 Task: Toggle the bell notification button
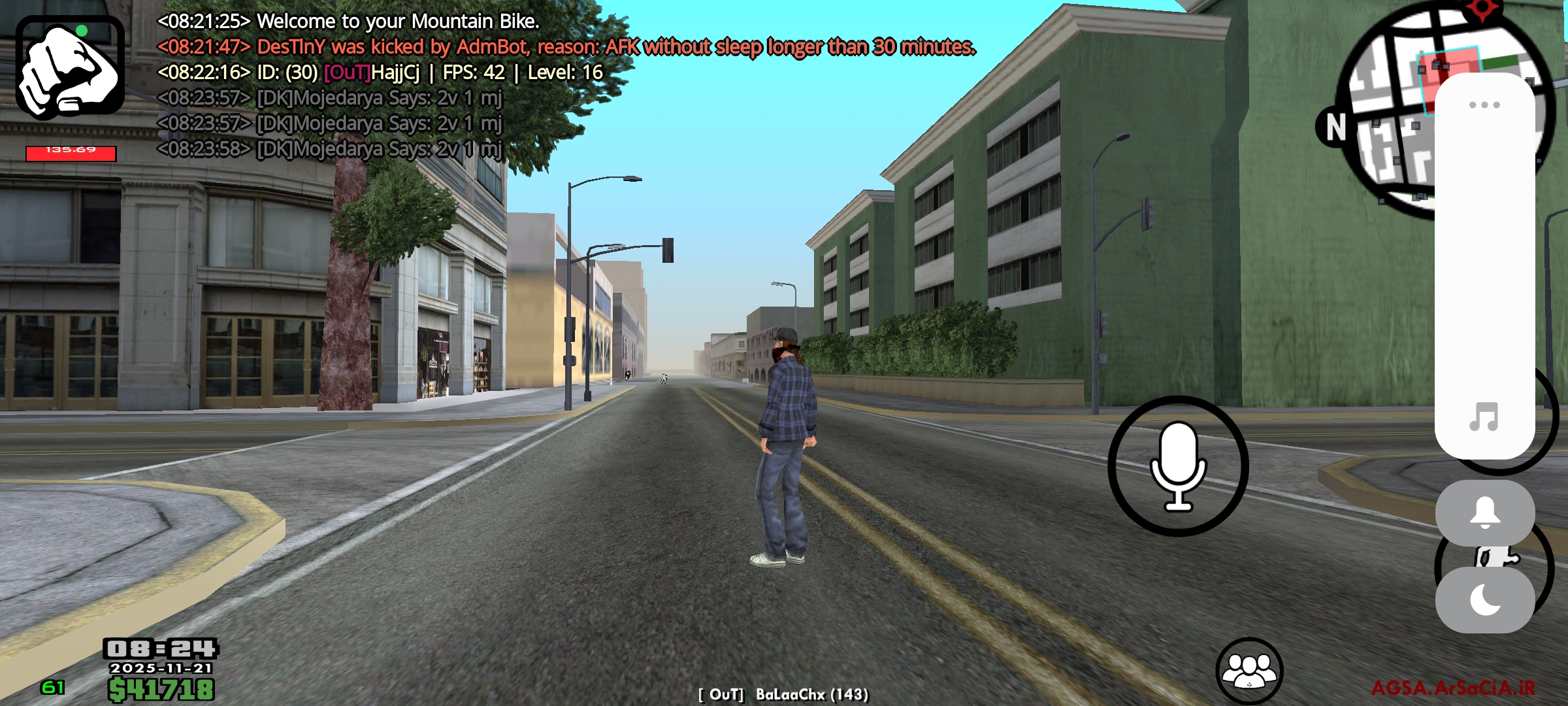click(x=1484, y=513)
